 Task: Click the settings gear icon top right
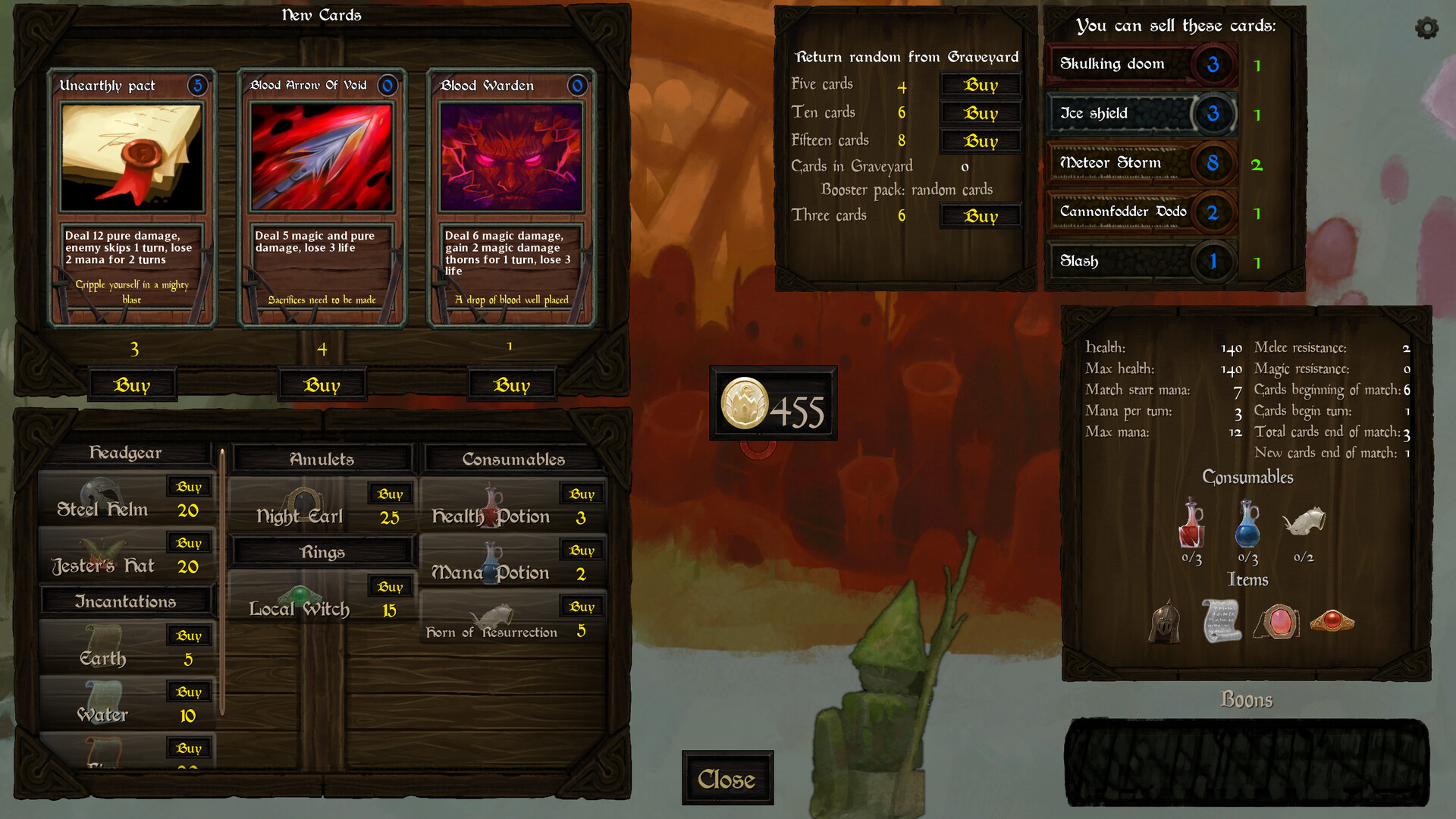coord(1425,29)
